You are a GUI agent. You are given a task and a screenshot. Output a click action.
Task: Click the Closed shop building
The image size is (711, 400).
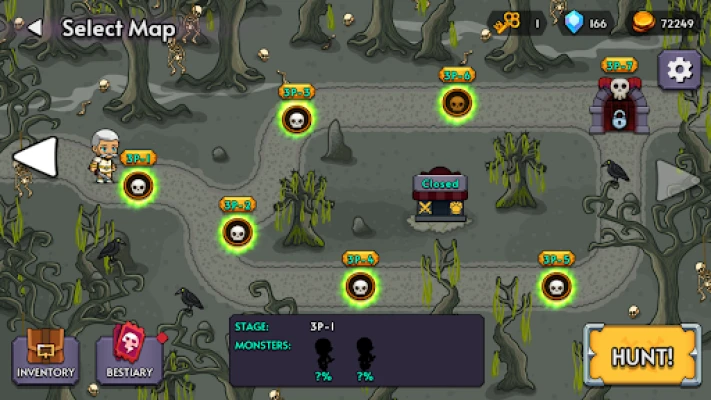point(440,195)
